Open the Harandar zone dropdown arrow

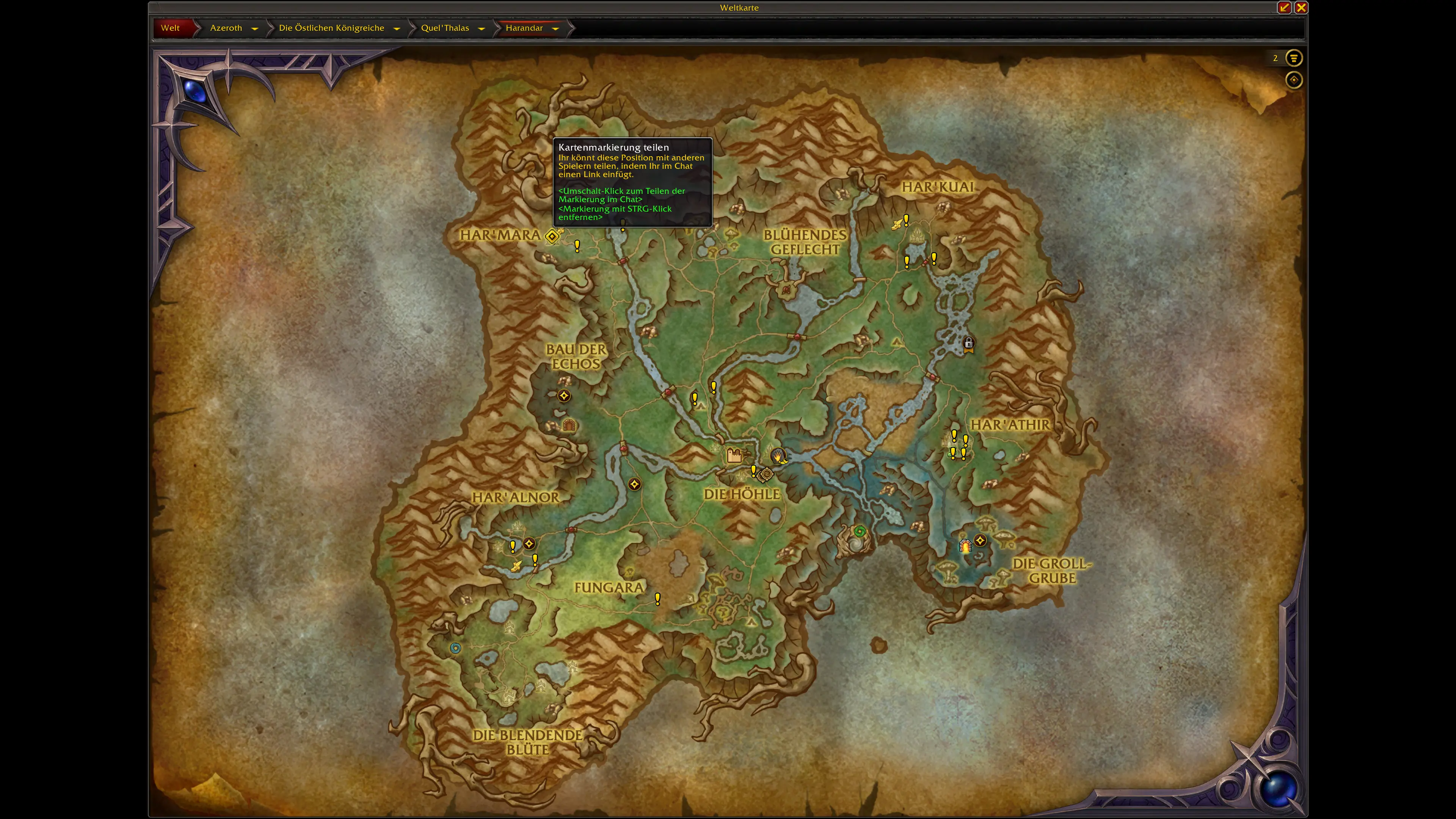click(555, 28)
